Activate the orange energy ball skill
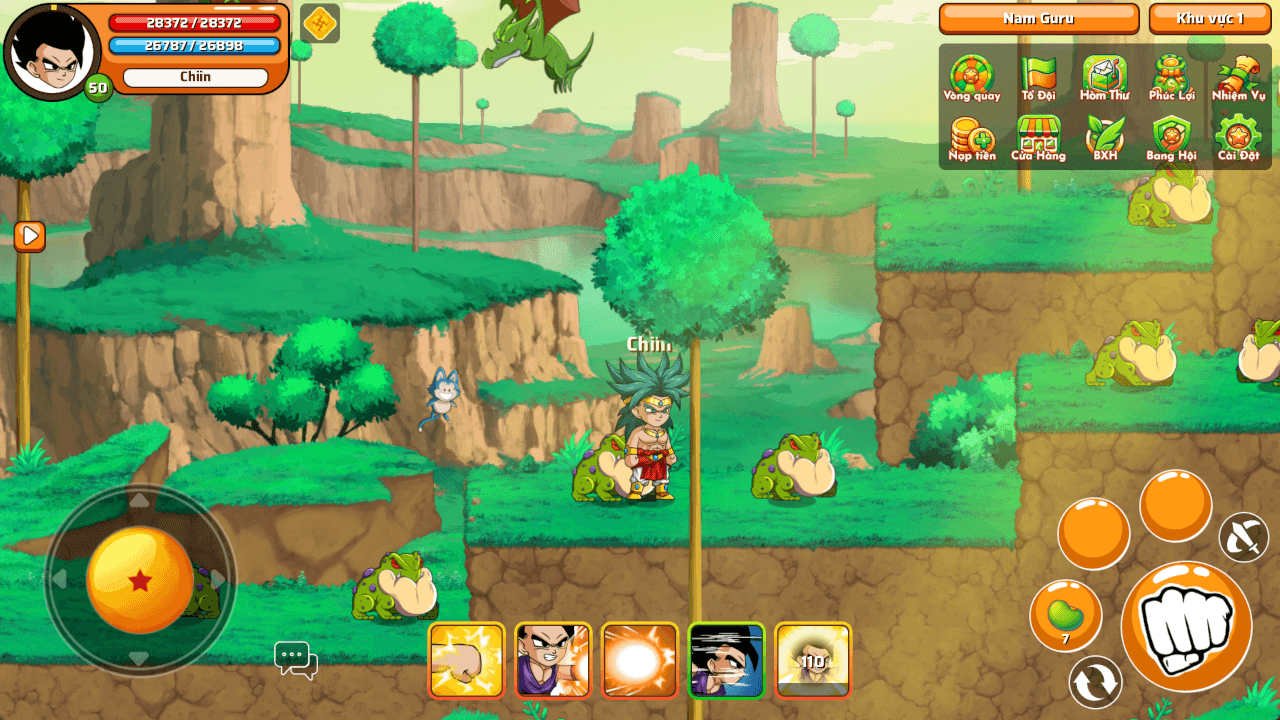The image size is (1280, 720). pos(640,660)
